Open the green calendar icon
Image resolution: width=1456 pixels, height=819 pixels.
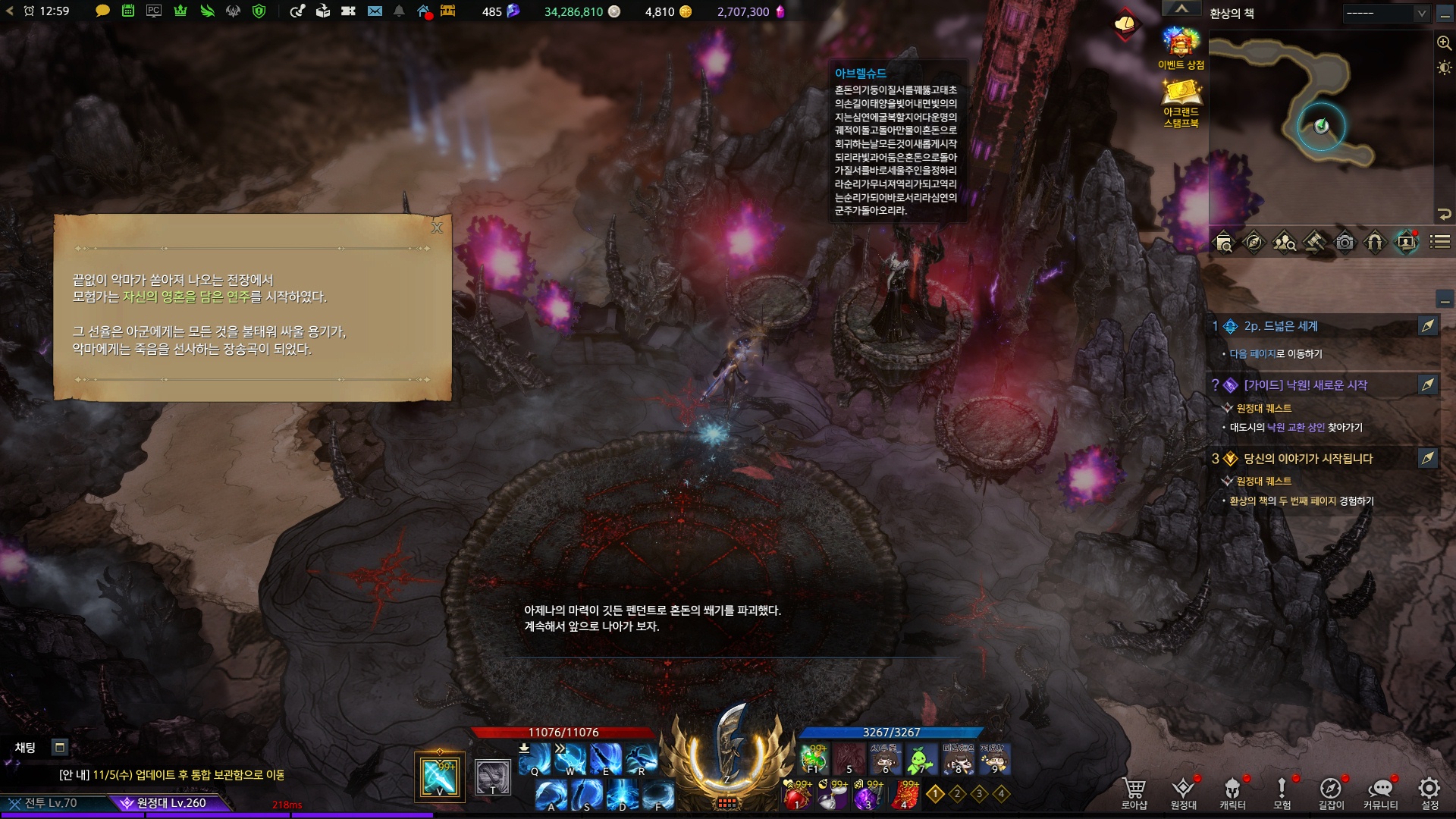click(128, 11)
